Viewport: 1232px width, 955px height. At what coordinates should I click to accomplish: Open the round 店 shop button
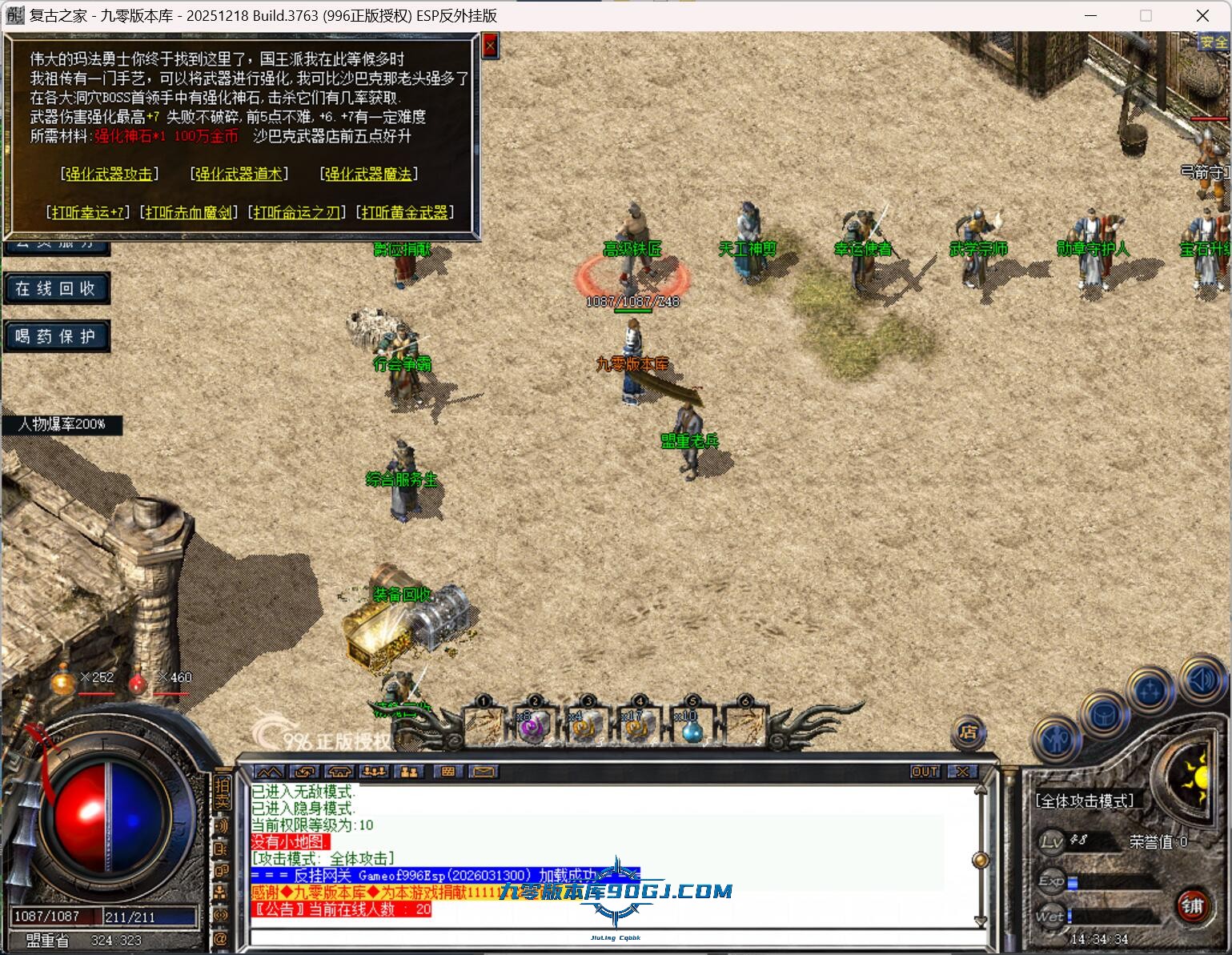[969, 732]
